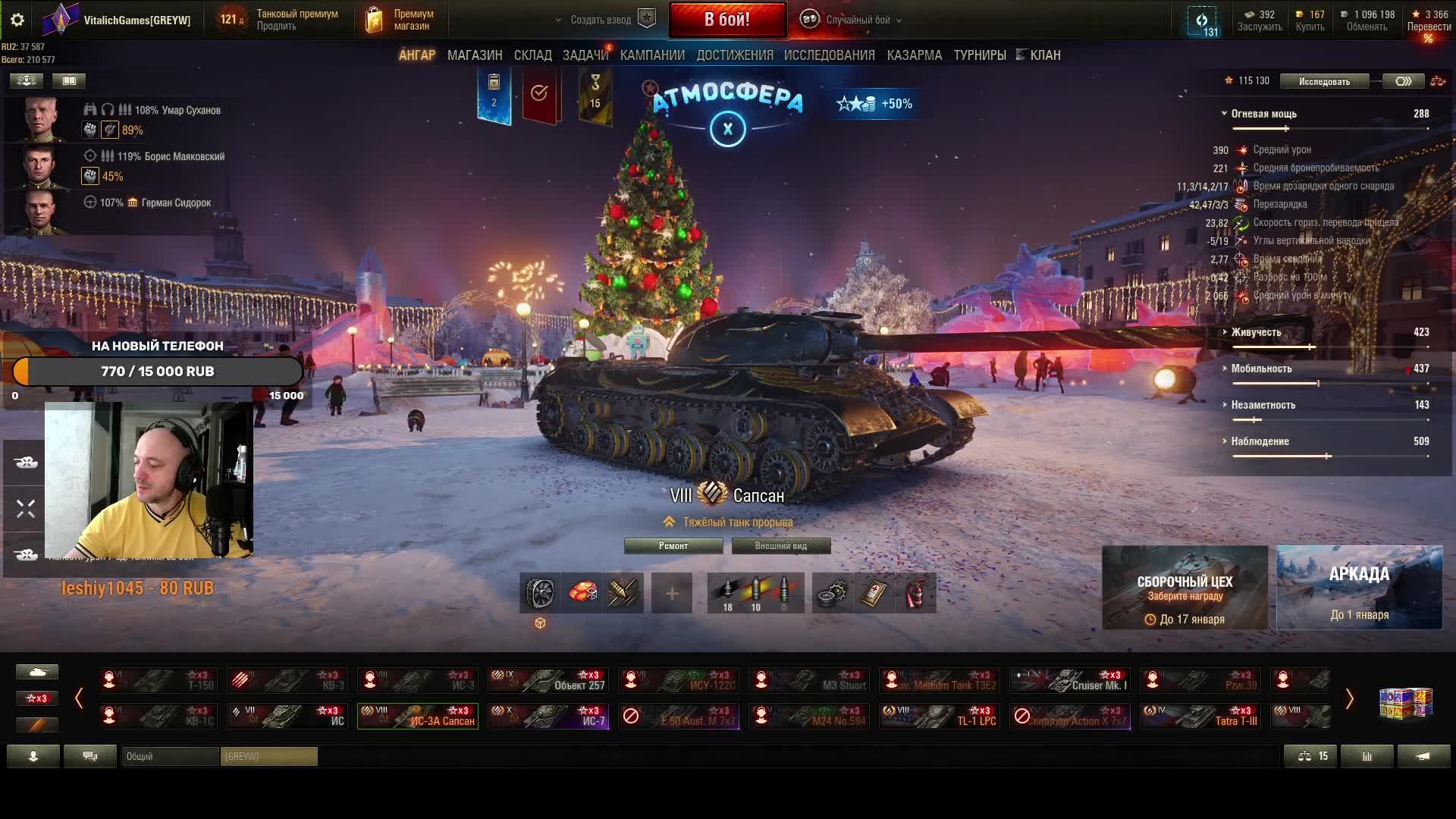Expand the Живучесть stats section
Screen dimensions: 1456x819
tap(1256, 332)
